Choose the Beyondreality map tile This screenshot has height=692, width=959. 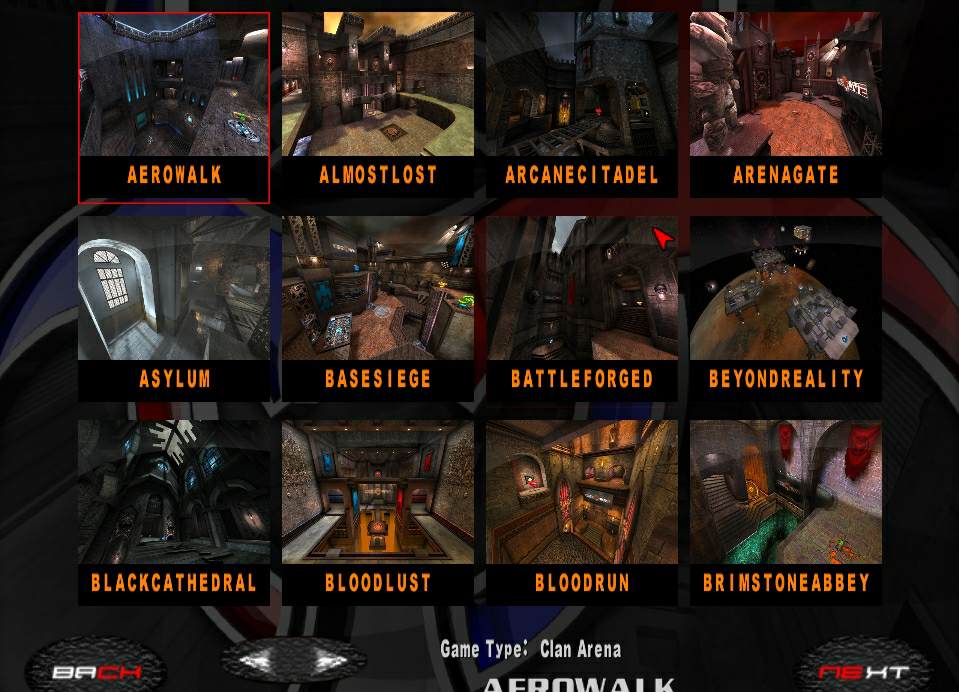[x=786, y=309]
